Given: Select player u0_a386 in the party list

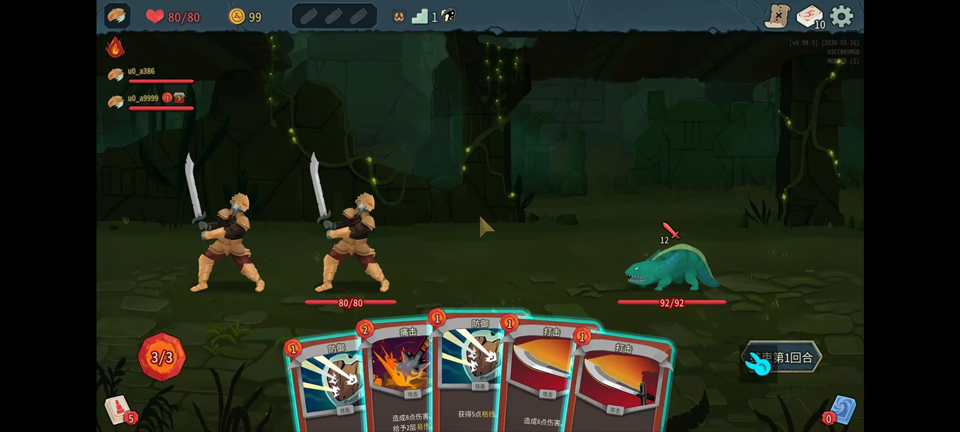Looking at the screenshot, I should click(x=143, y=73).
